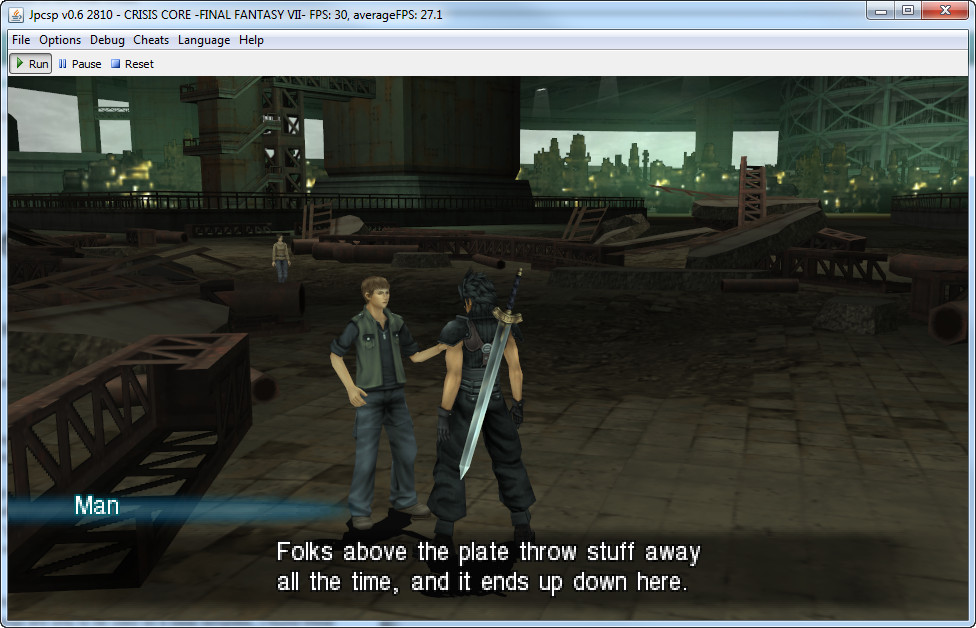Open the Options menu

pyautogui.click(x=60, y=40)
